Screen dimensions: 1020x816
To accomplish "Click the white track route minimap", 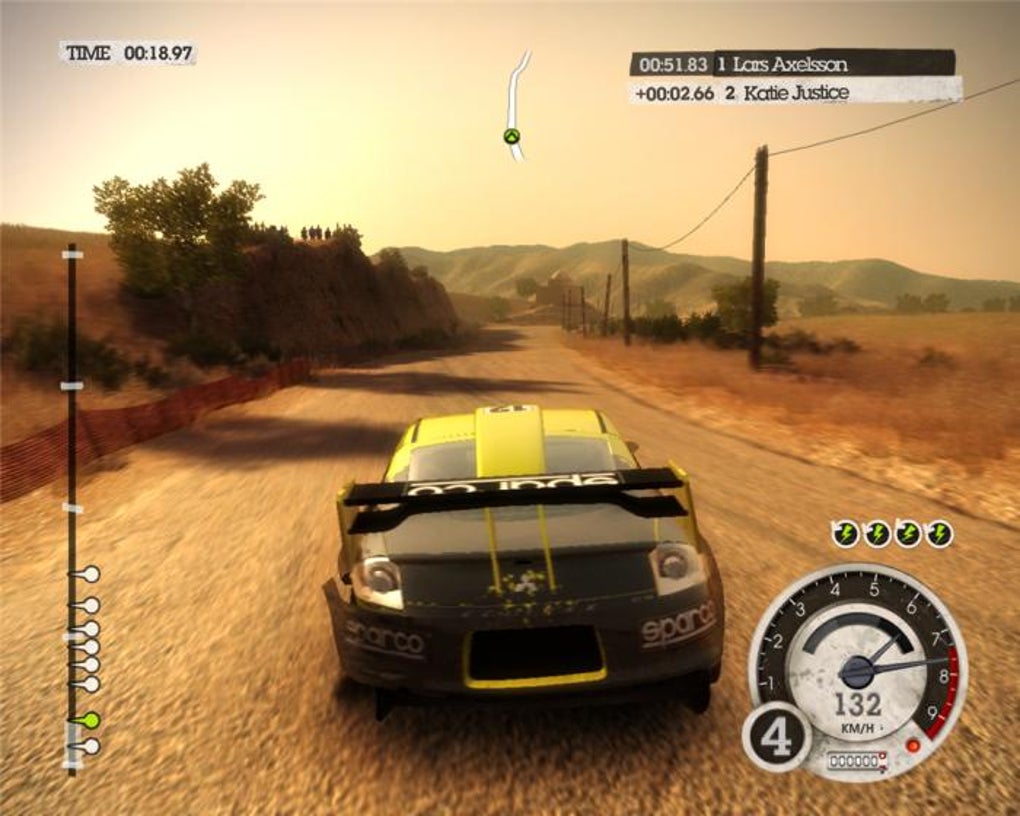I will click(x=516, y=104).
